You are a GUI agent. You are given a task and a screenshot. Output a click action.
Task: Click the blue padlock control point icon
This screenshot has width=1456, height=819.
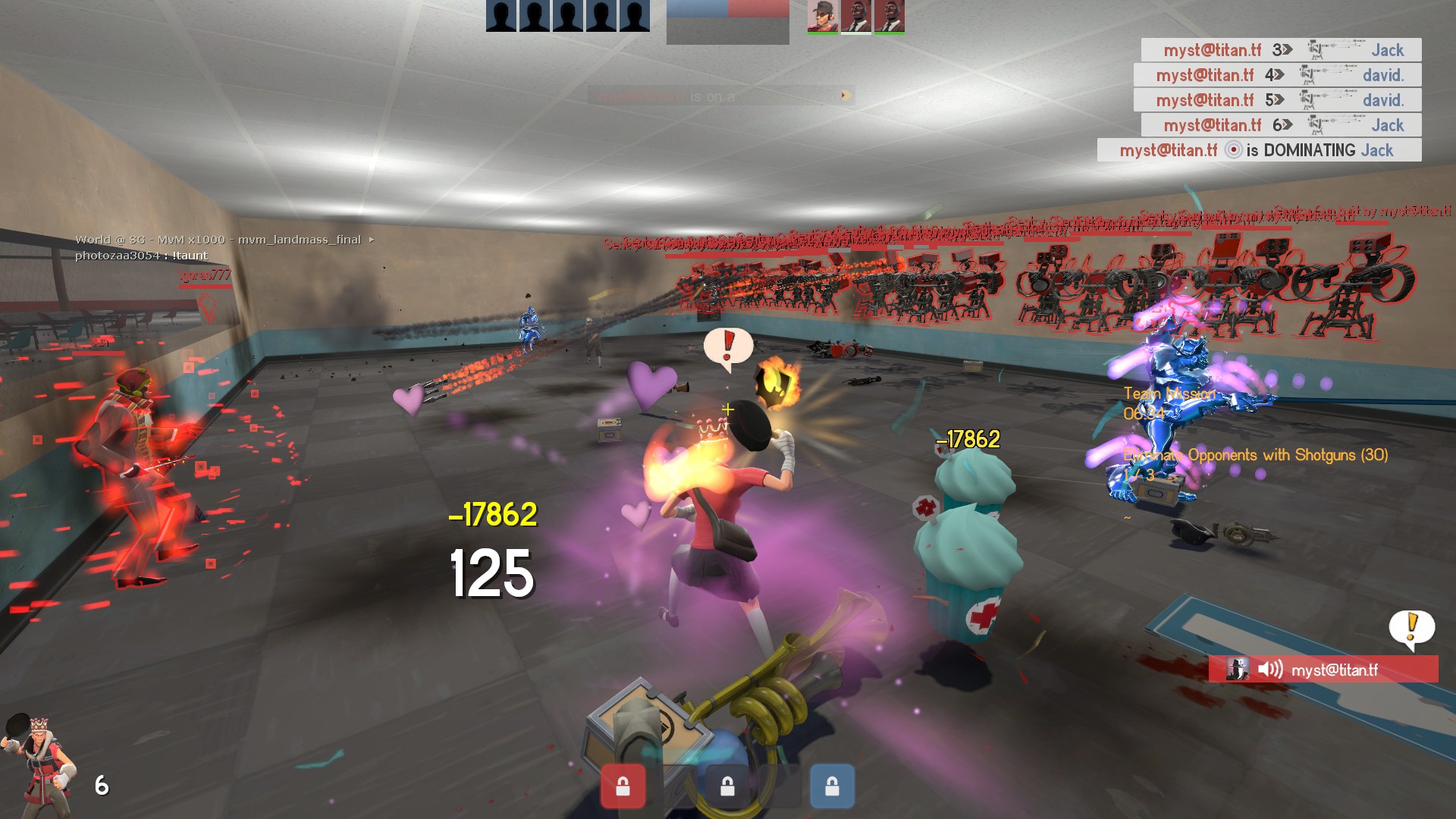point(832,786)
